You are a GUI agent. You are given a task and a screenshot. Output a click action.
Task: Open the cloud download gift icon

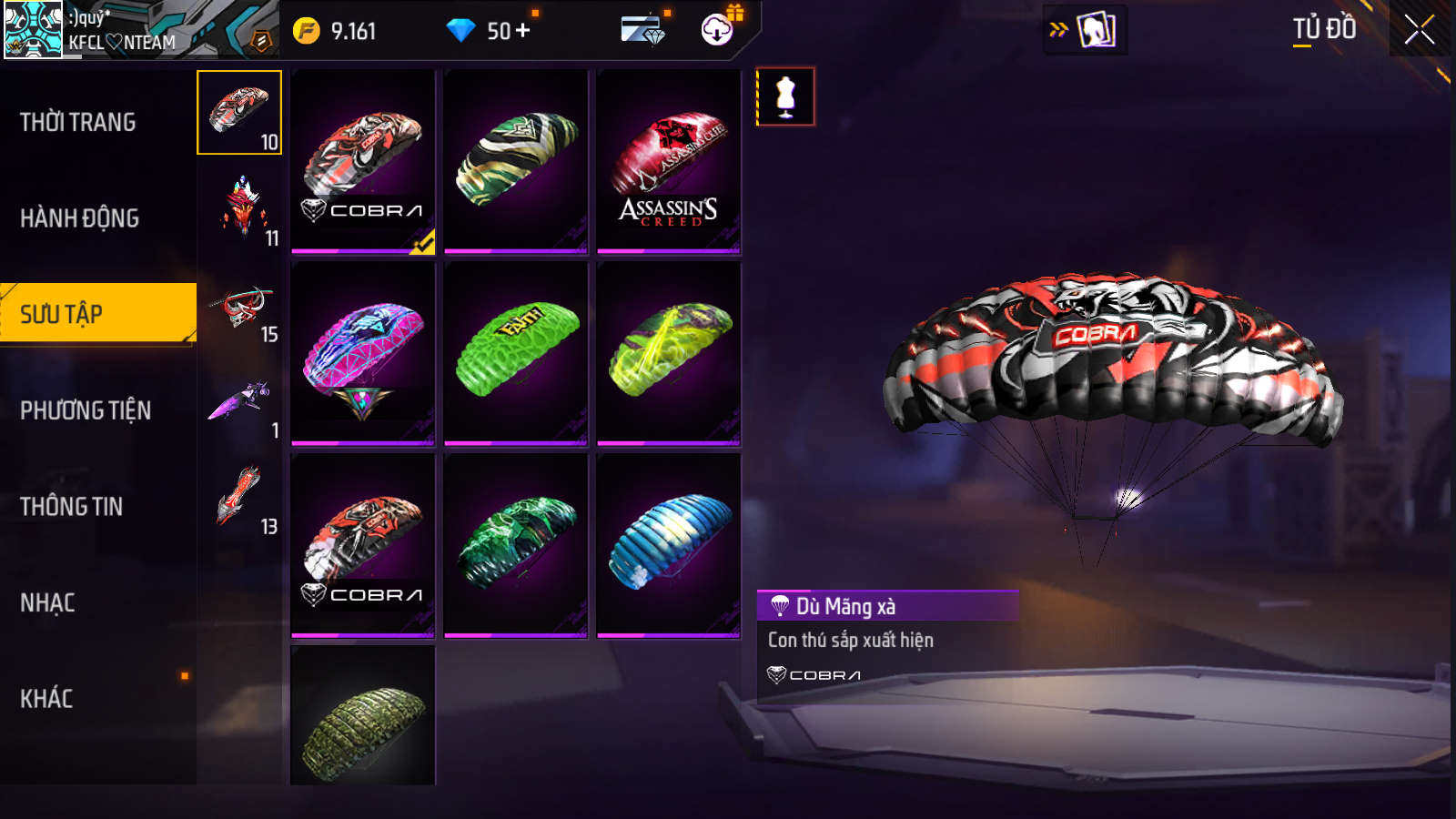[718, 29]
